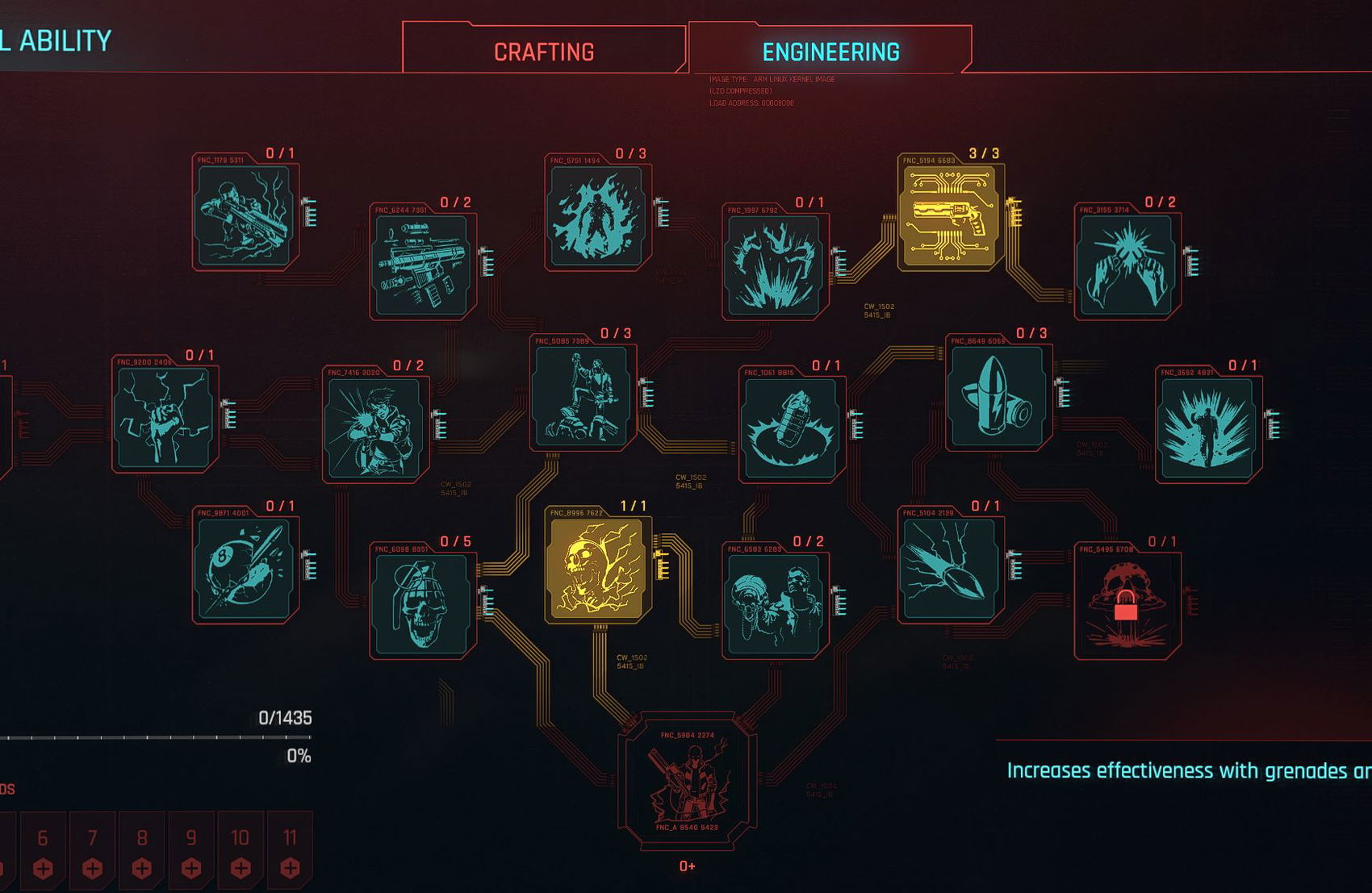Select the red gunman trait at bottom

coord(687,781)
